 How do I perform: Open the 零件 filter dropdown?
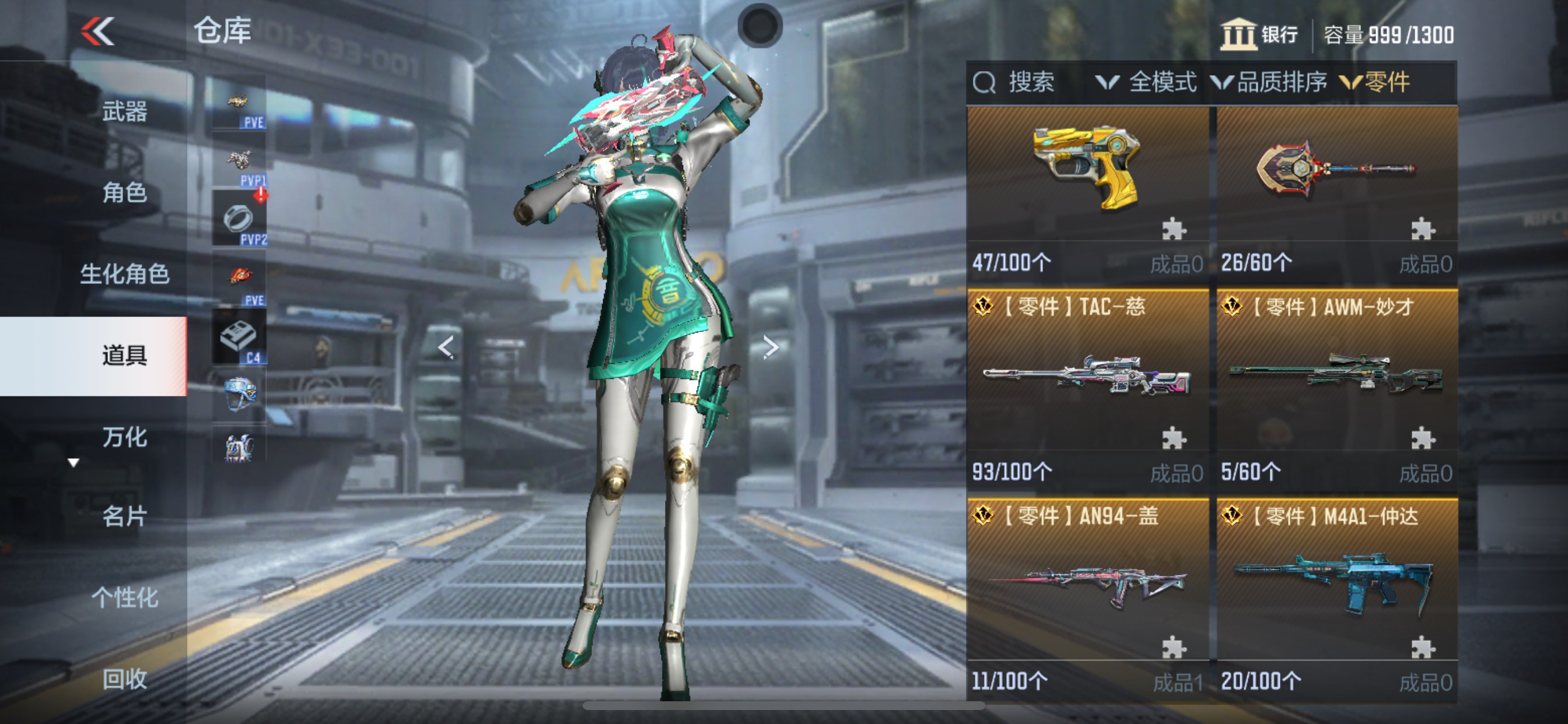click(1376, 82)
